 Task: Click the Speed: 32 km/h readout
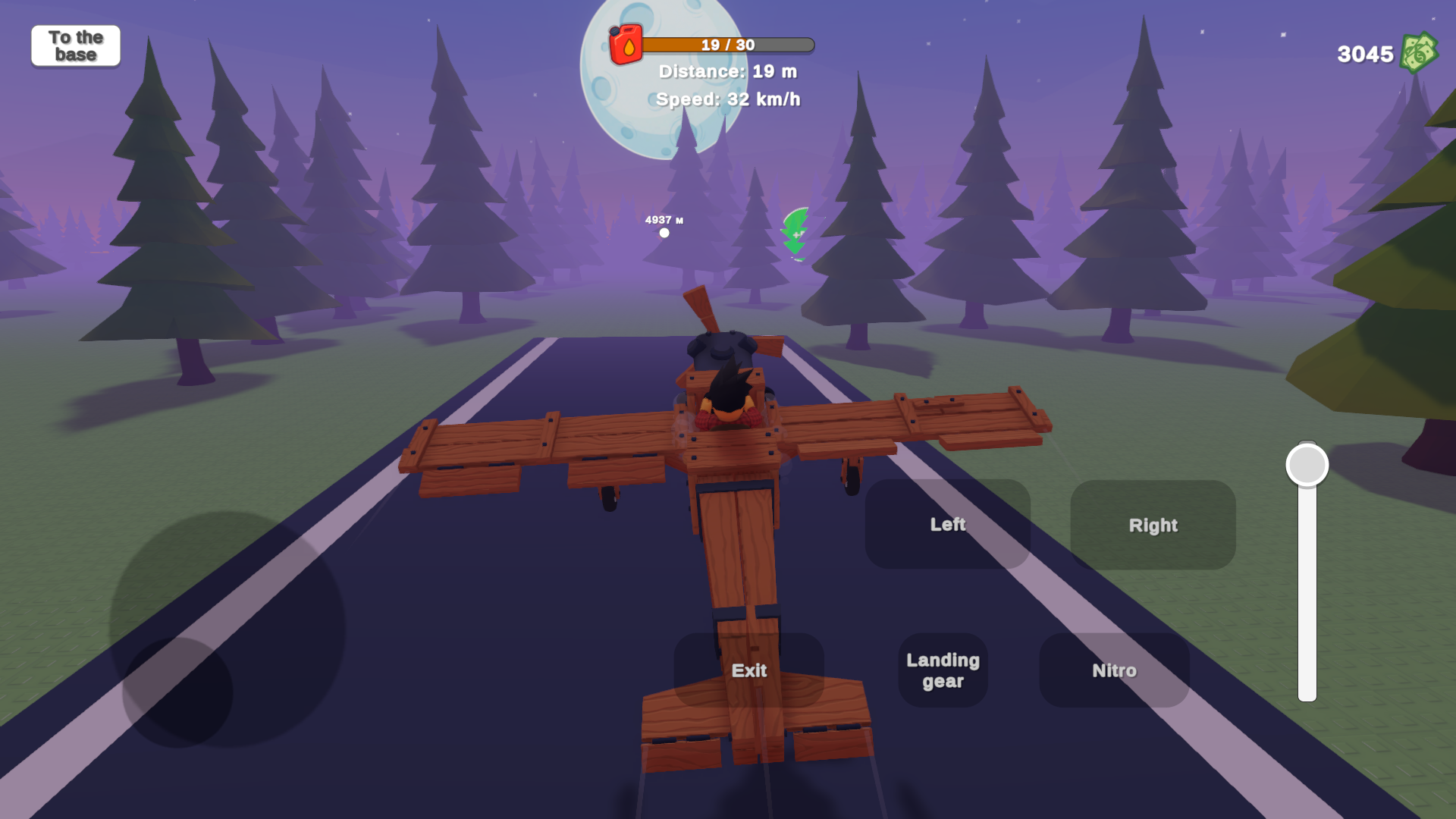[726, 99]
